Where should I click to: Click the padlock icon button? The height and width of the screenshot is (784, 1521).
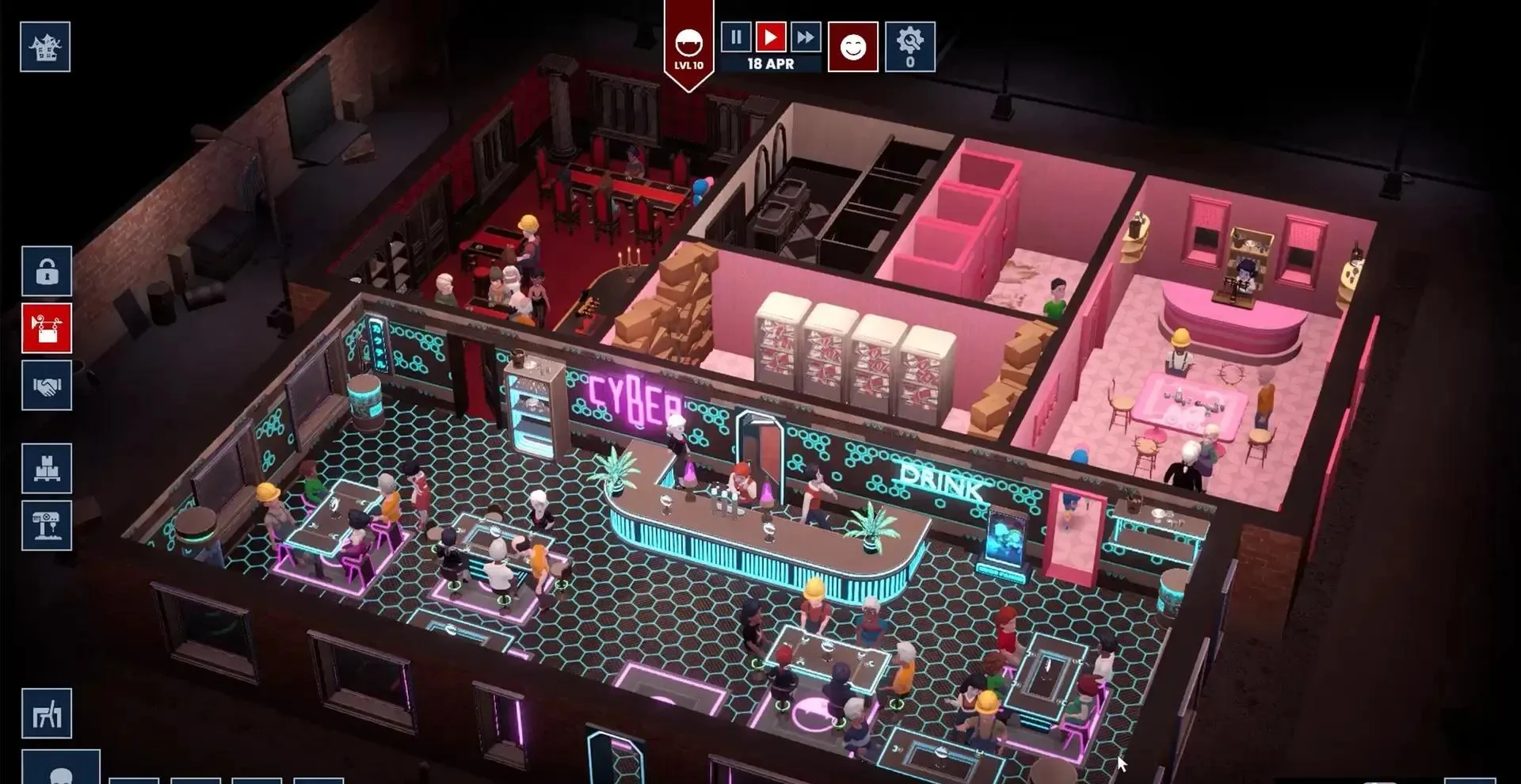point(47,272)
